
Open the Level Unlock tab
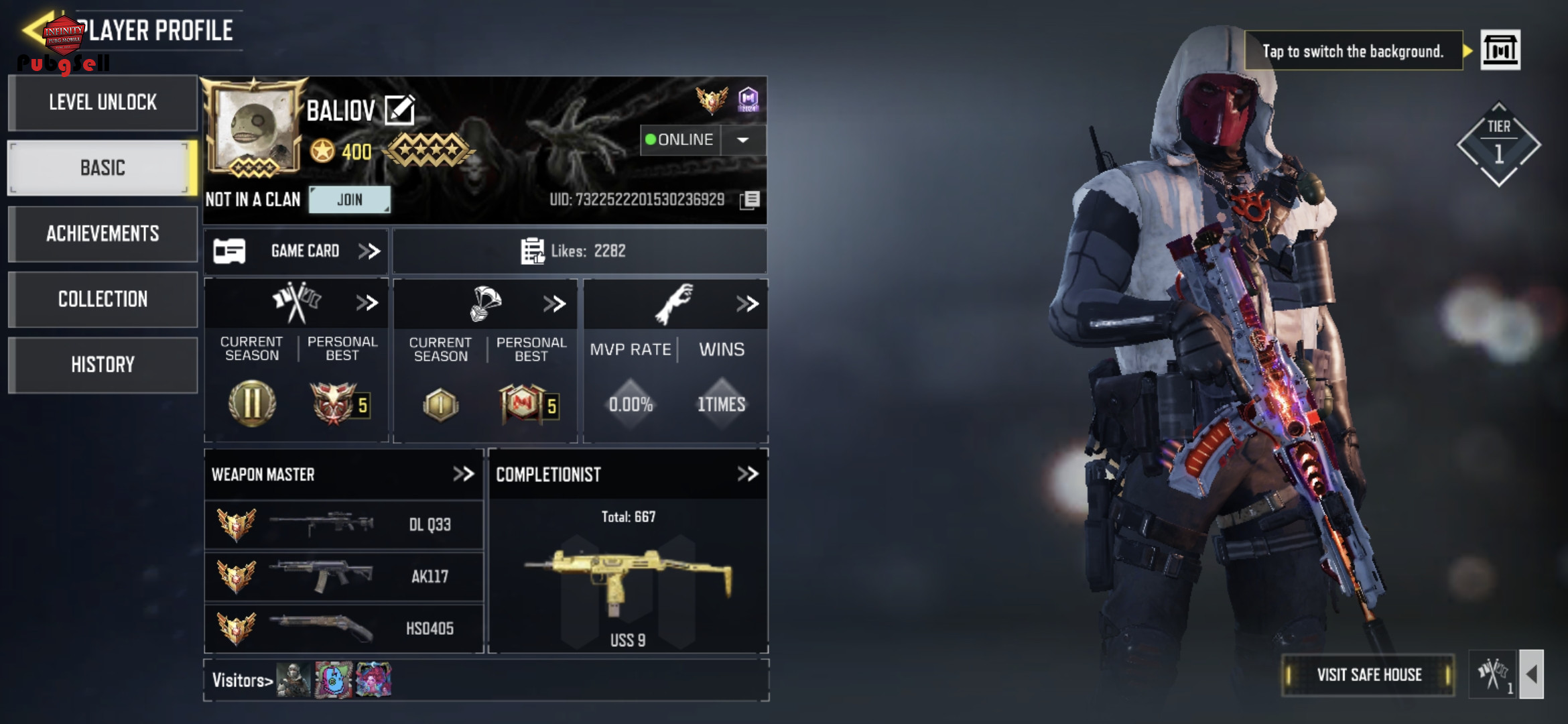(x=103, y=103)
